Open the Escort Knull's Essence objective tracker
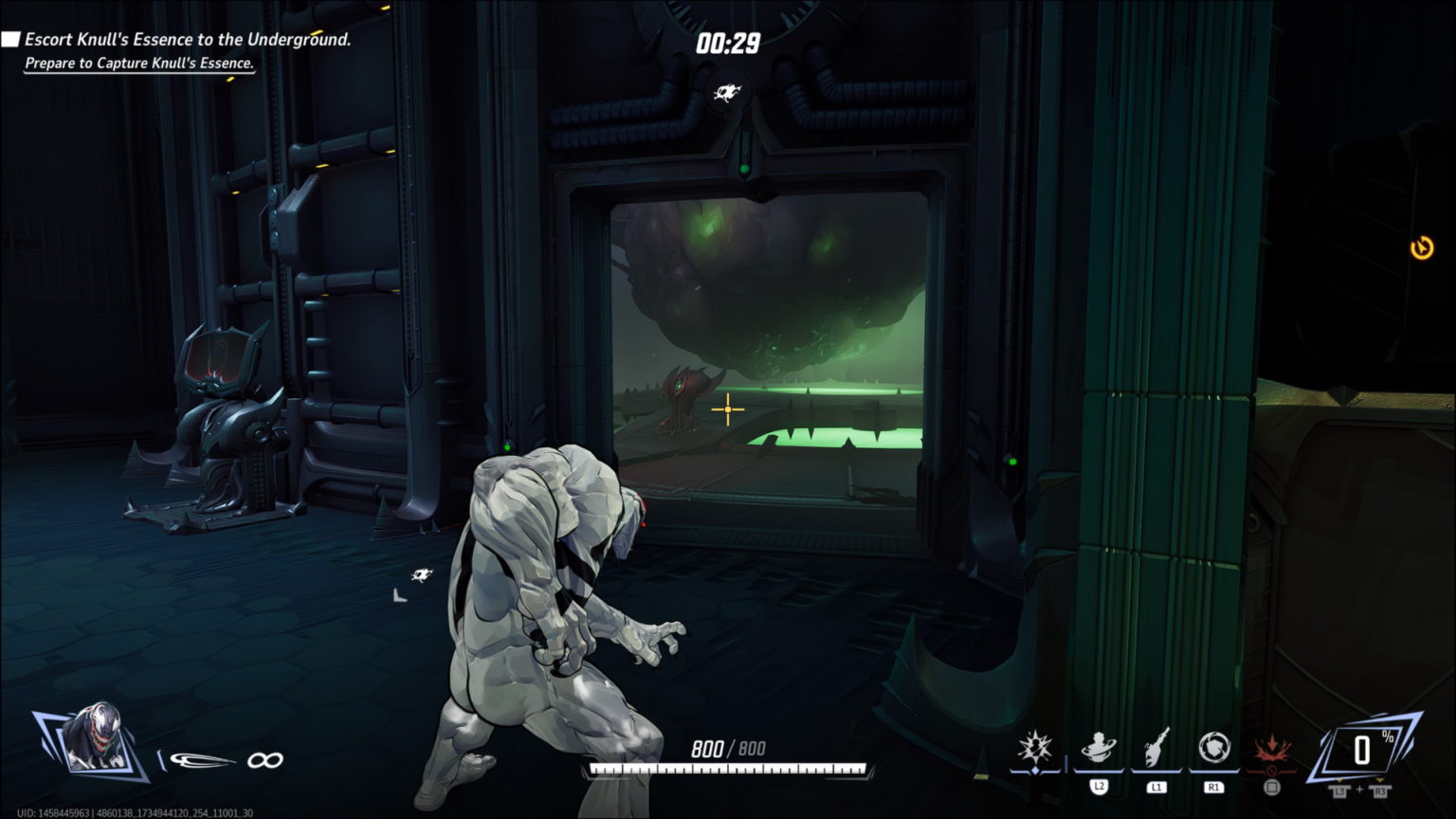This screenshot has width=1456, height=819. (x=187, y=40)
